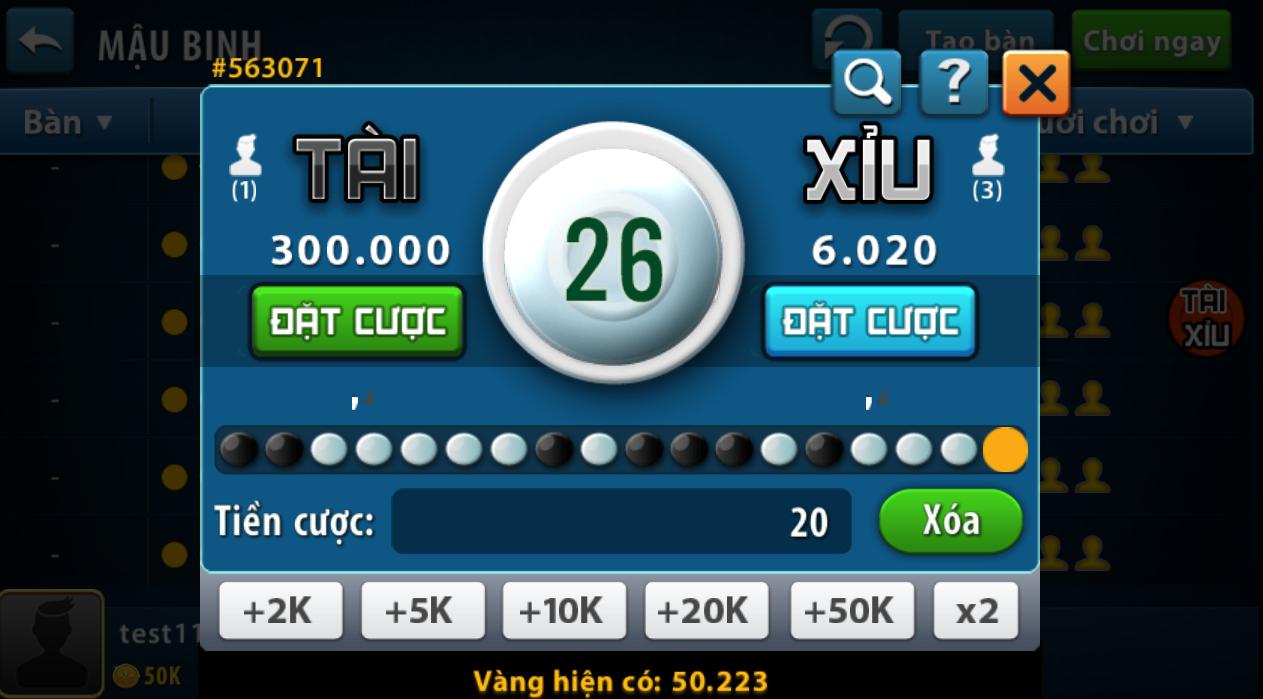Add +50K to the bet amount
Screen dimensions: 1263x699
(851, 610)
